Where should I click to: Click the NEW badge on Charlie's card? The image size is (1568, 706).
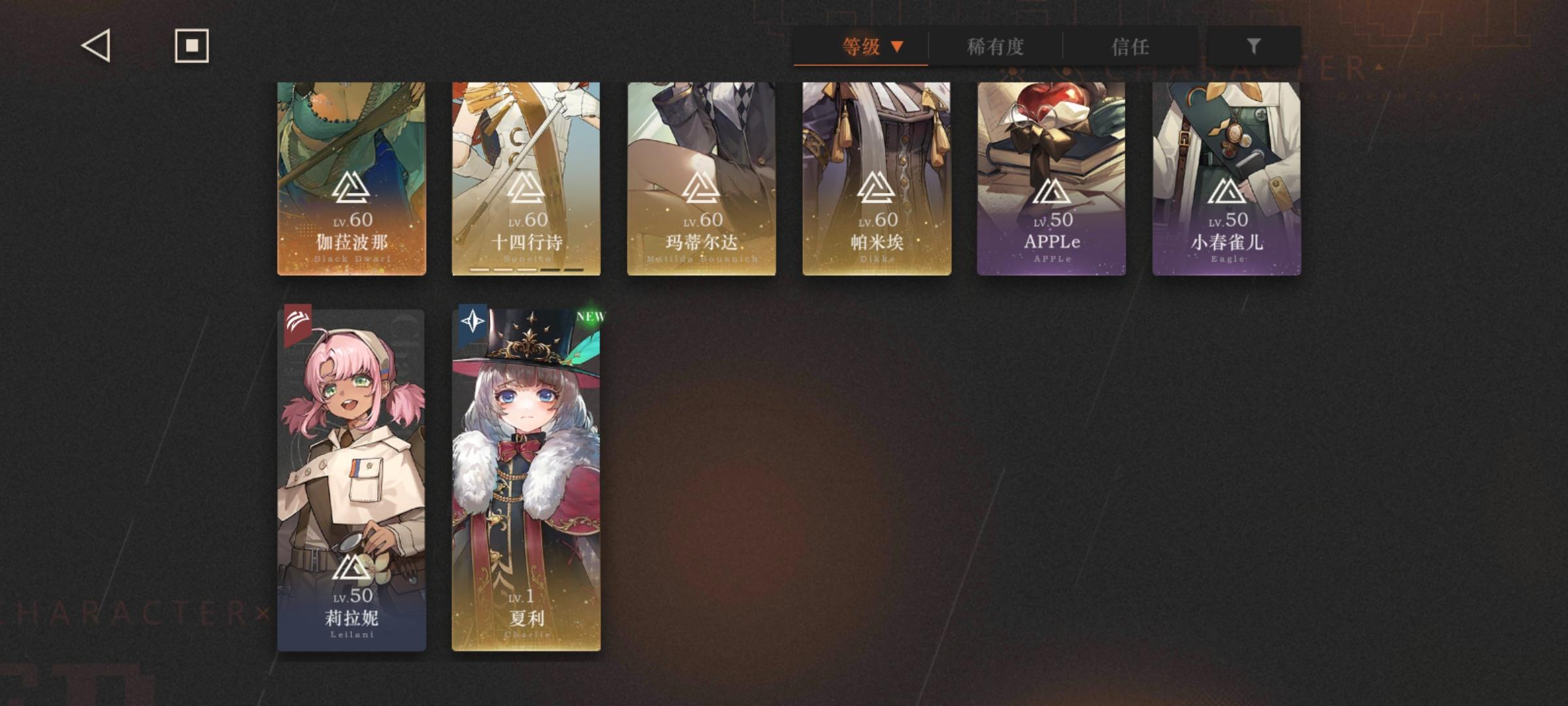[x=591, y=318]
